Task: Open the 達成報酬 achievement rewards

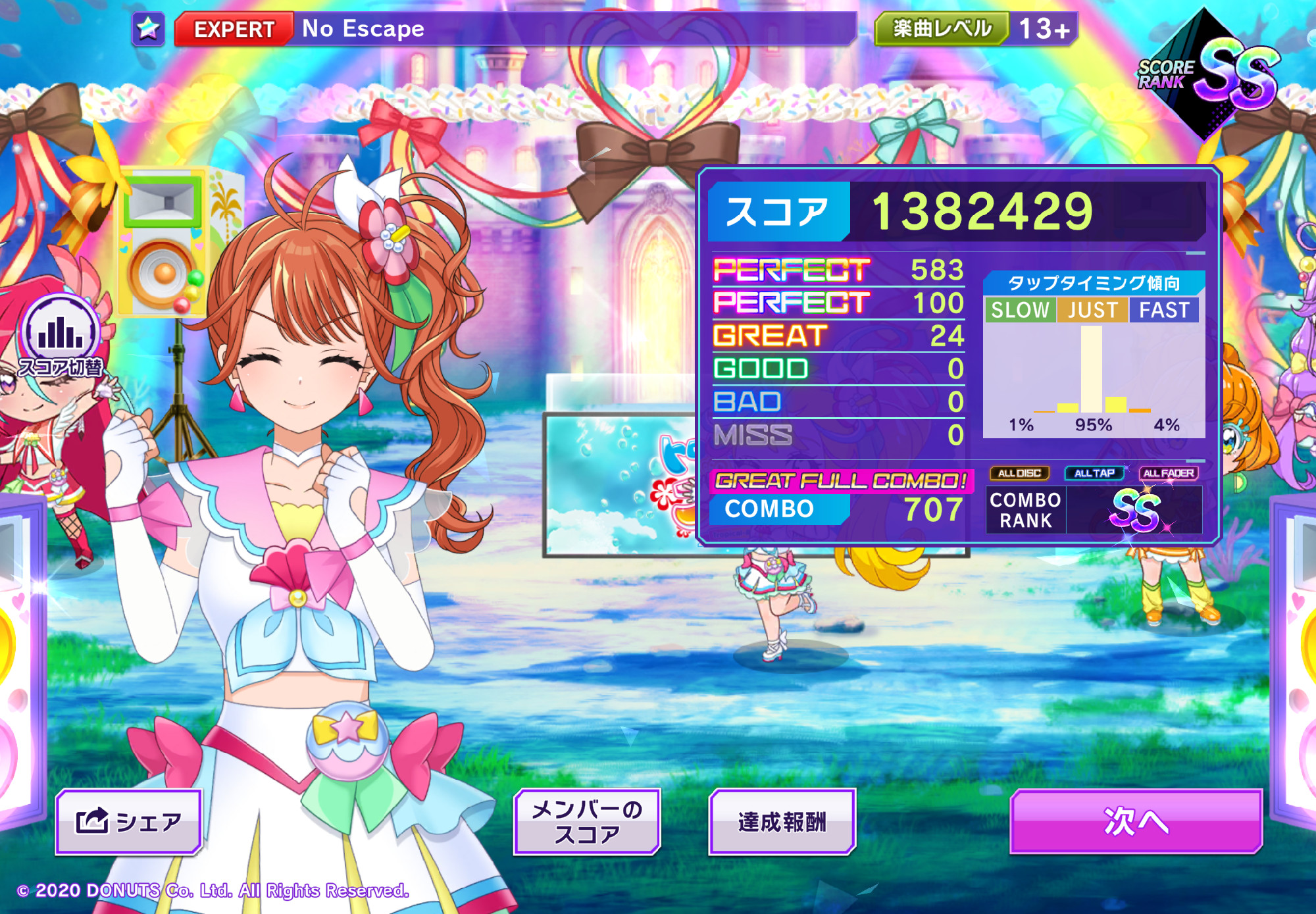Action: pyautogui.click(x=782, y=822)
